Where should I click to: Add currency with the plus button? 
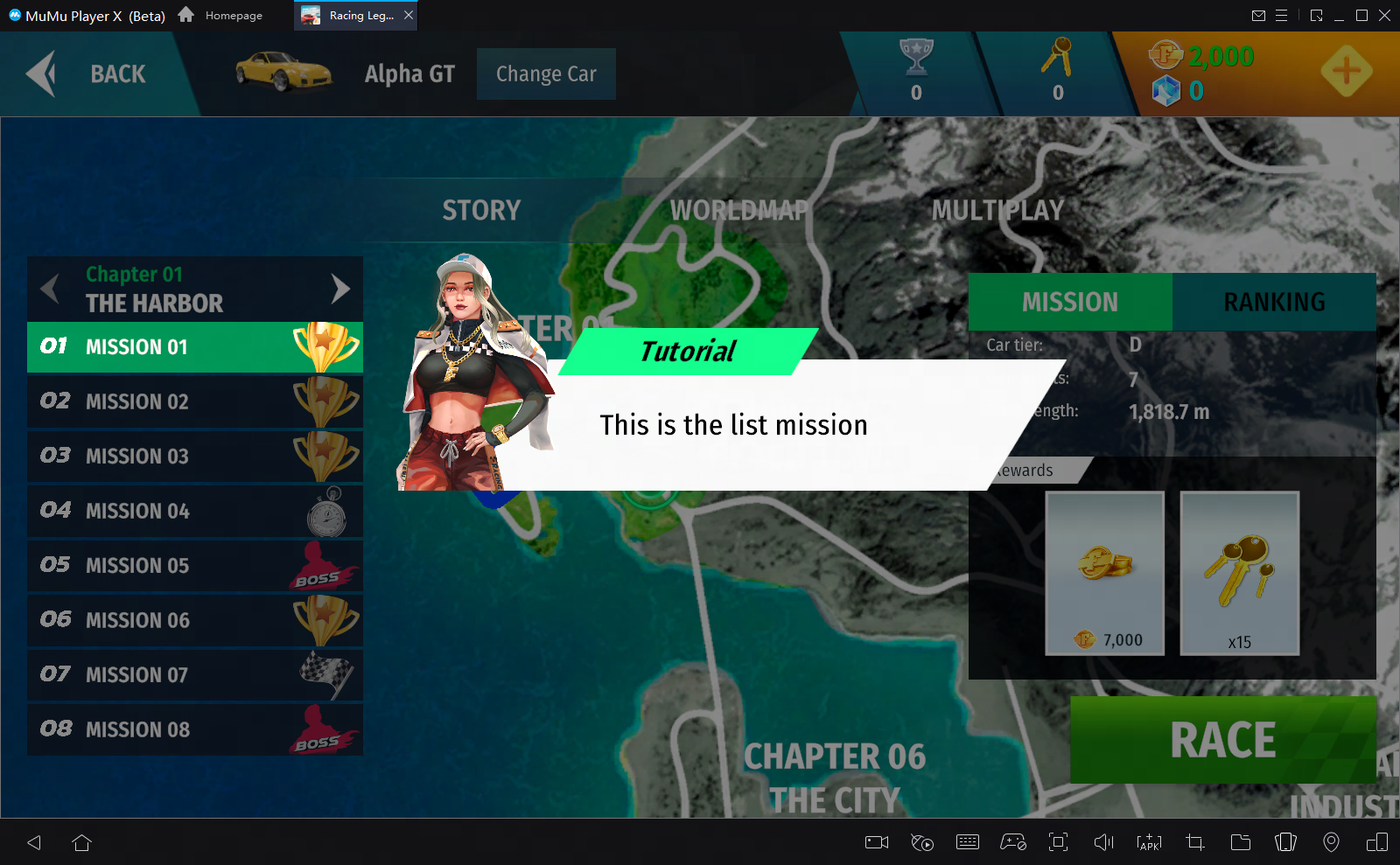(1346, 72)
